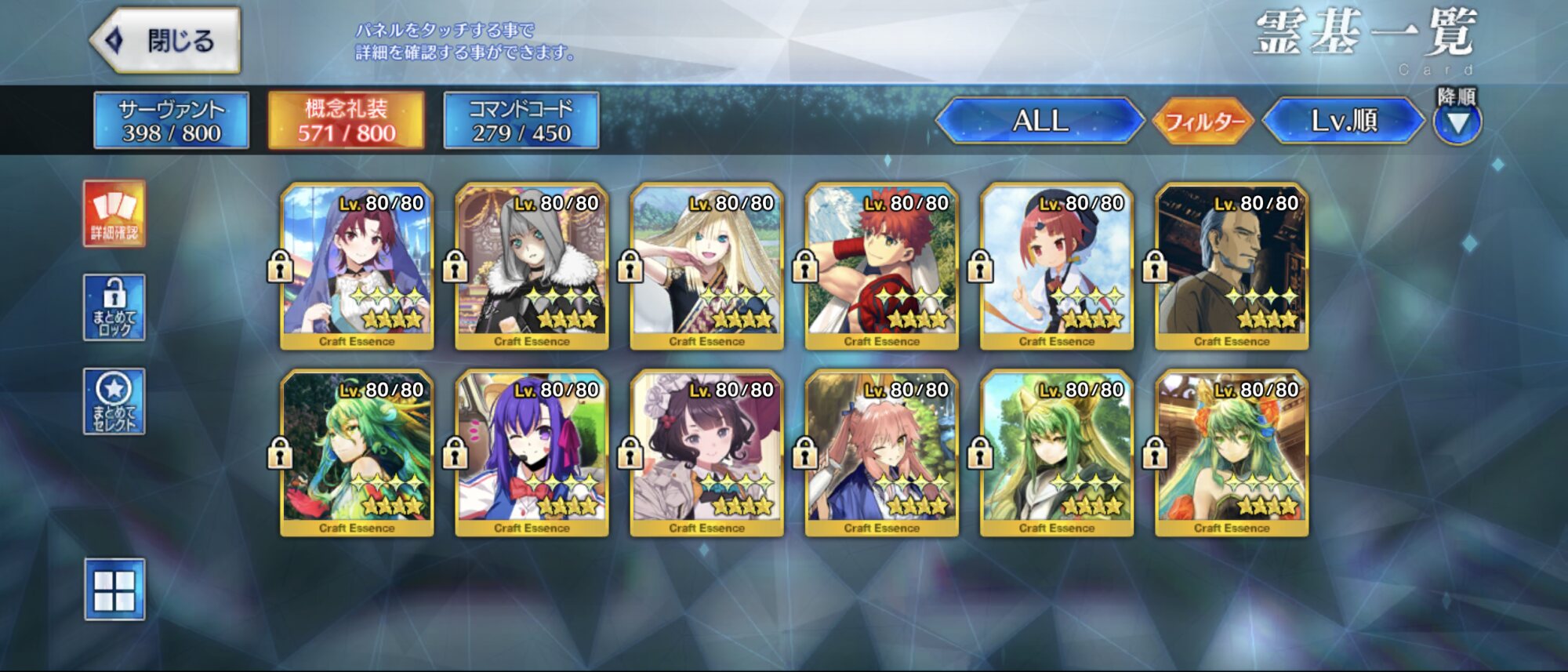Select the red-haired shirtless man card

[x=881, y=267]
